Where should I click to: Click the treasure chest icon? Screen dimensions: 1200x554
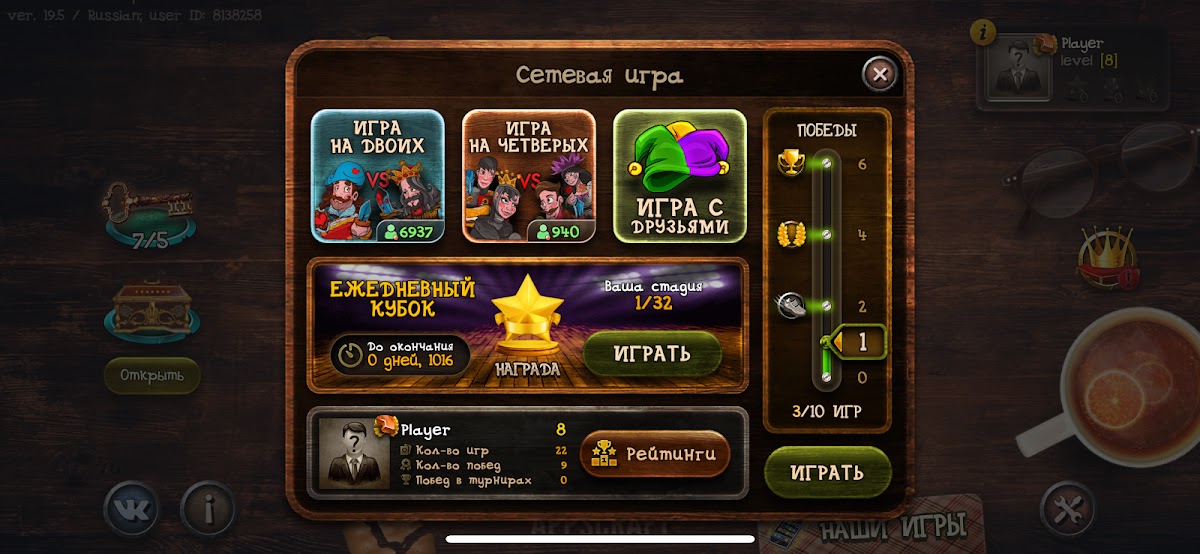tap(150, 310)
